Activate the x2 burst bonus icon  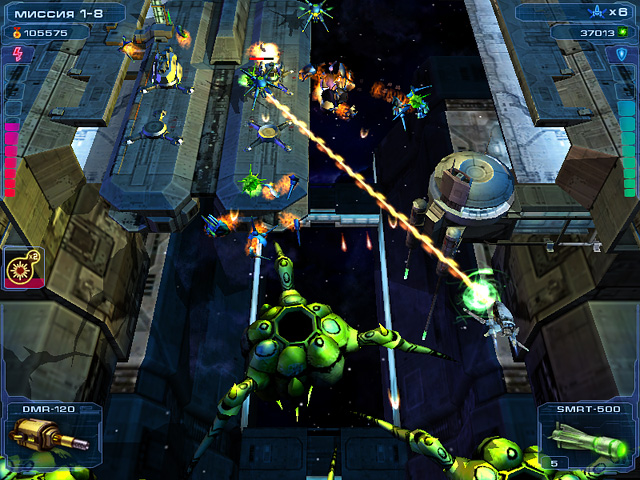click(x=20, y=268)
